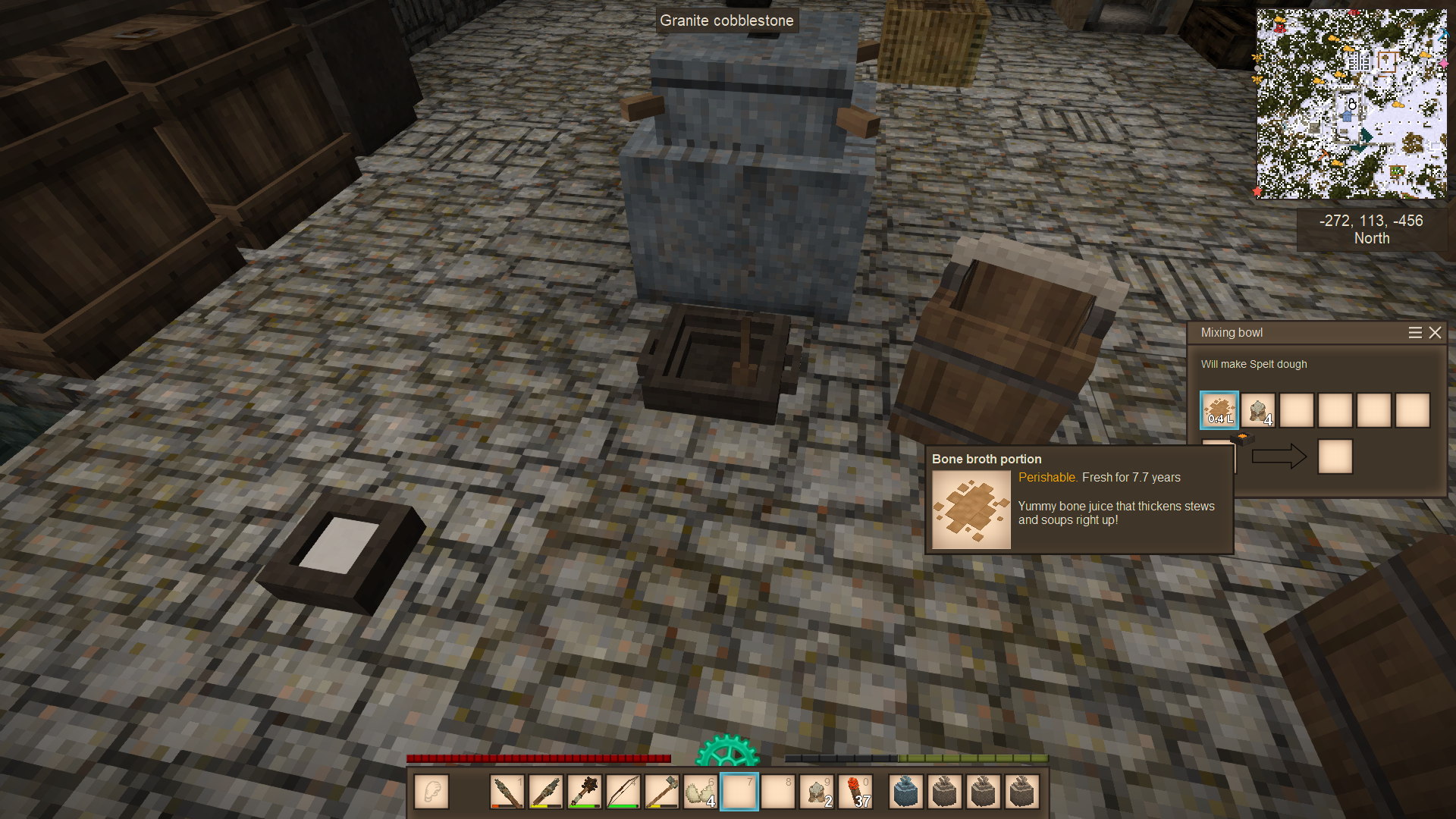Pick the flour sack stack of 4 in bowl
1456x819 pixels.
(1258, 410)
